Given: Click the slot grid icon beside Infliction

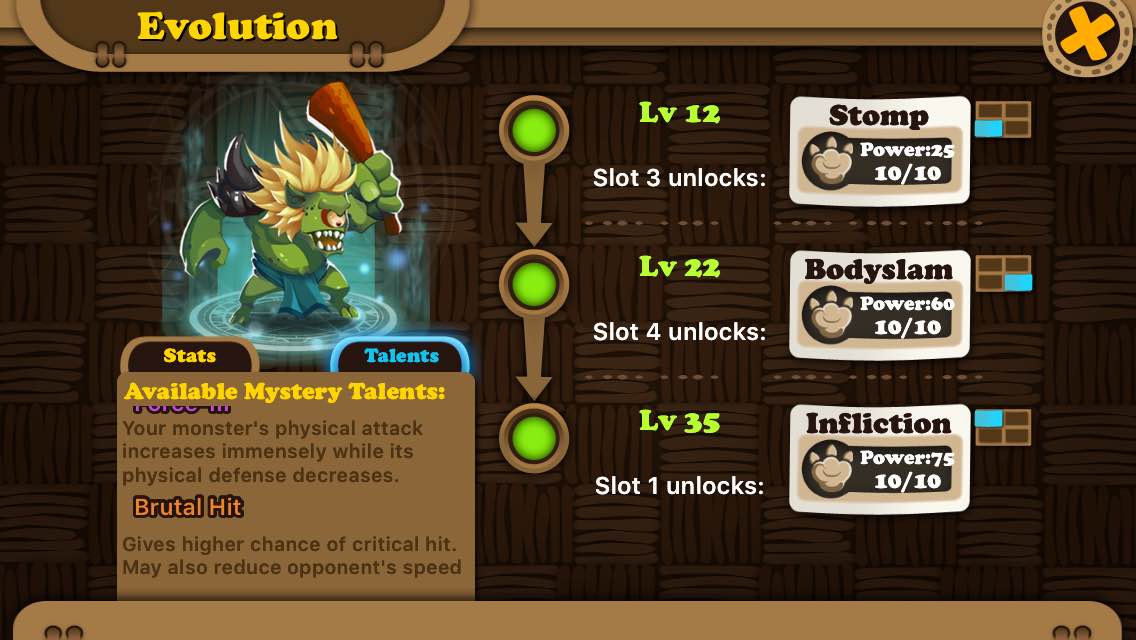Looking at the screenshot, I should [1003, 427].
